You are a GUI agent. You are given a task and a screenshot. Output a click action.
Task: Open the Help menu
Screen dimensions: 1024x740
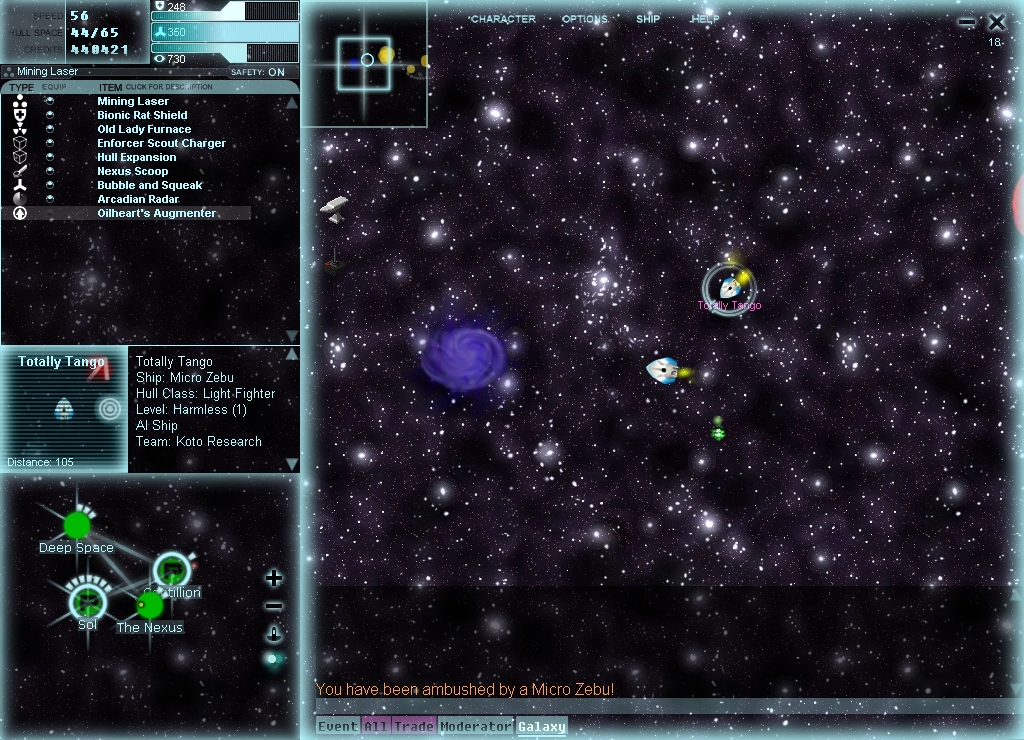coord(704,19)
